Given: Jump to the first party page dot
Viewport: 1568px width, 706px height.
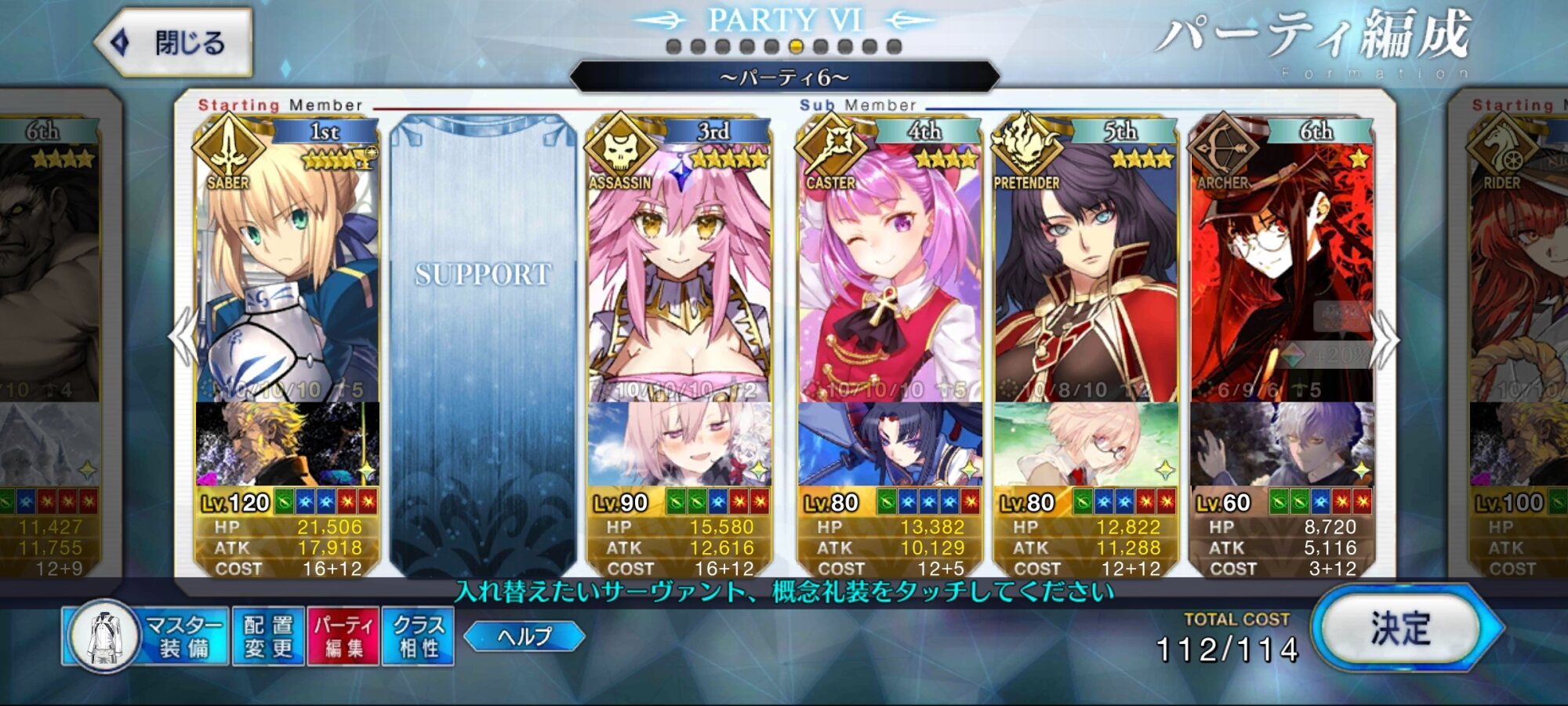Looking at the screenshot, I should (673, 47).
